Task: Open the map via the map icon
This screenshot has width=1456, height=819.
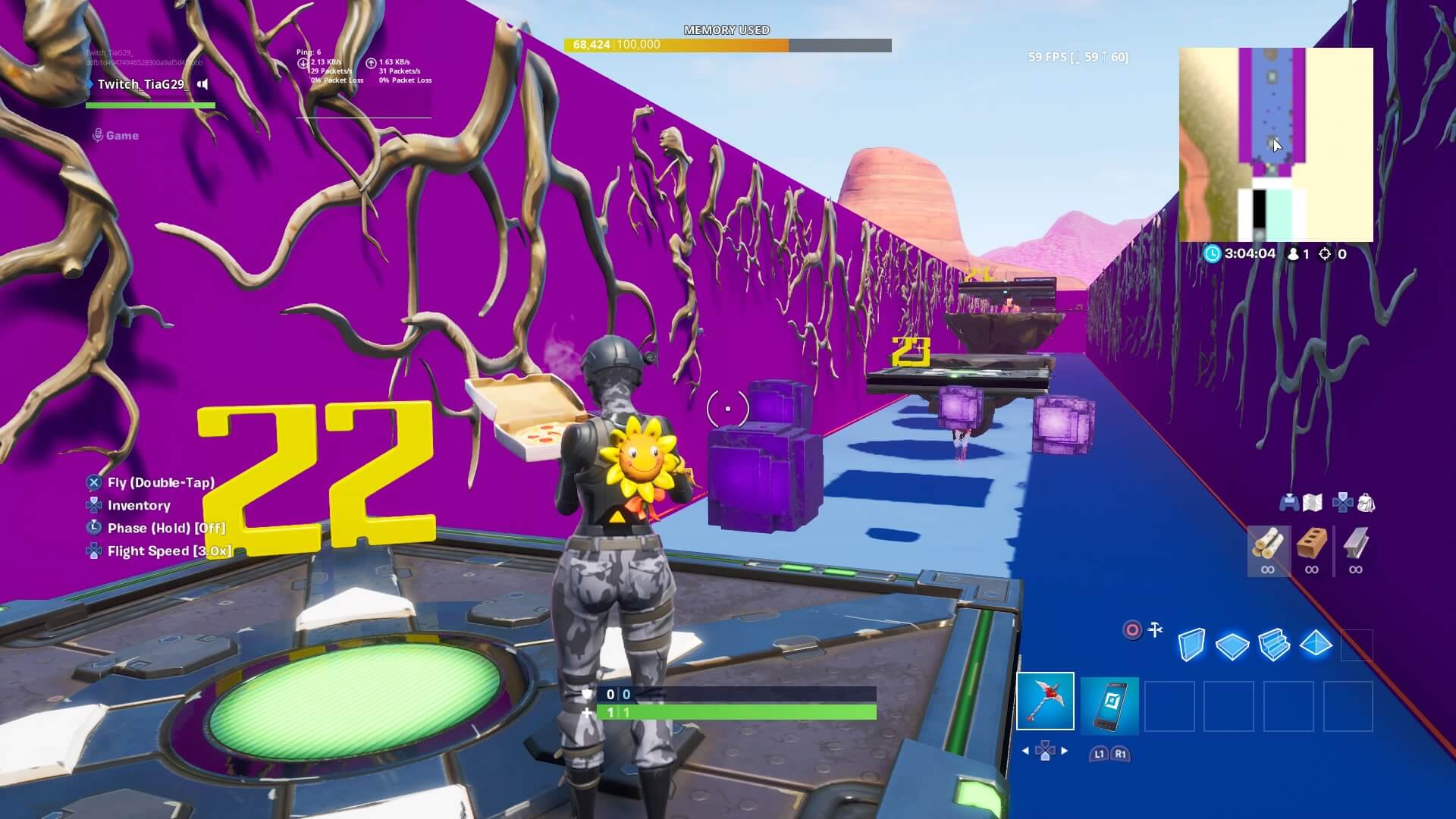Action: pyautogui.click(x=1314, y=502)
